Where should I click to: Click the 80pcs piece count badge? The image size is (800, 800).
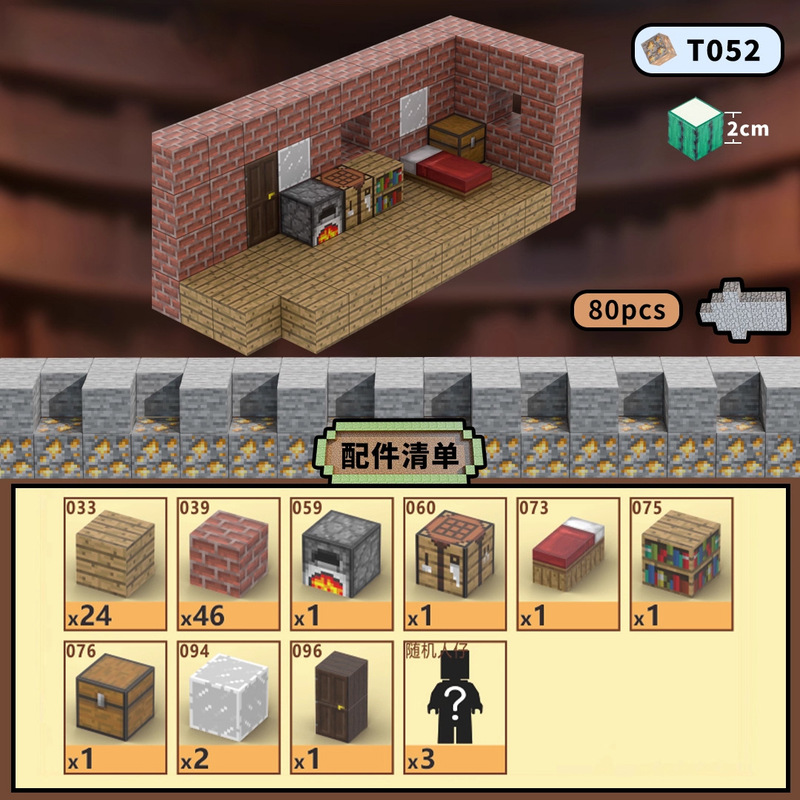pyautogui.click(x=627, y=310)
